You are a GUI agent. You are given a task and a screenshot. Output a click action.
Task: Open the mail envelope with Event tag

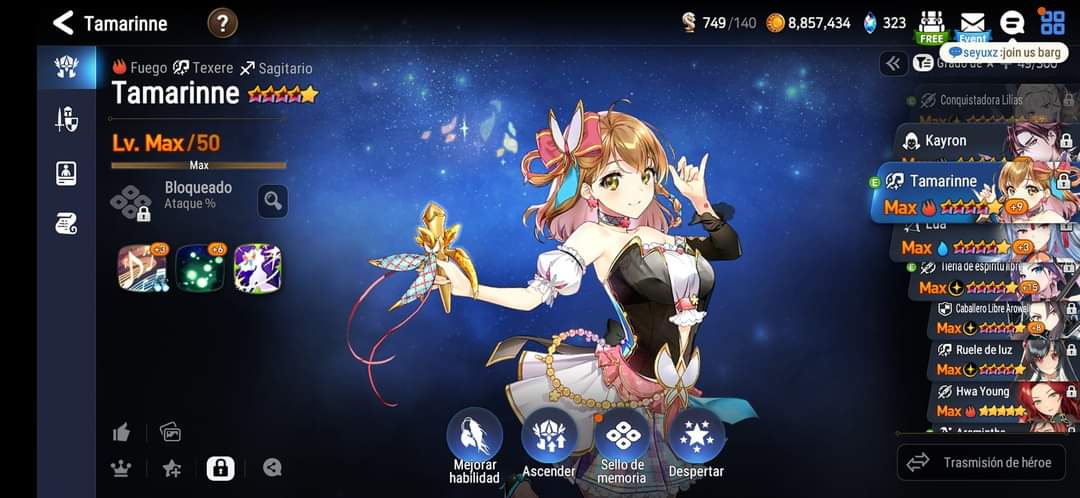972,23
